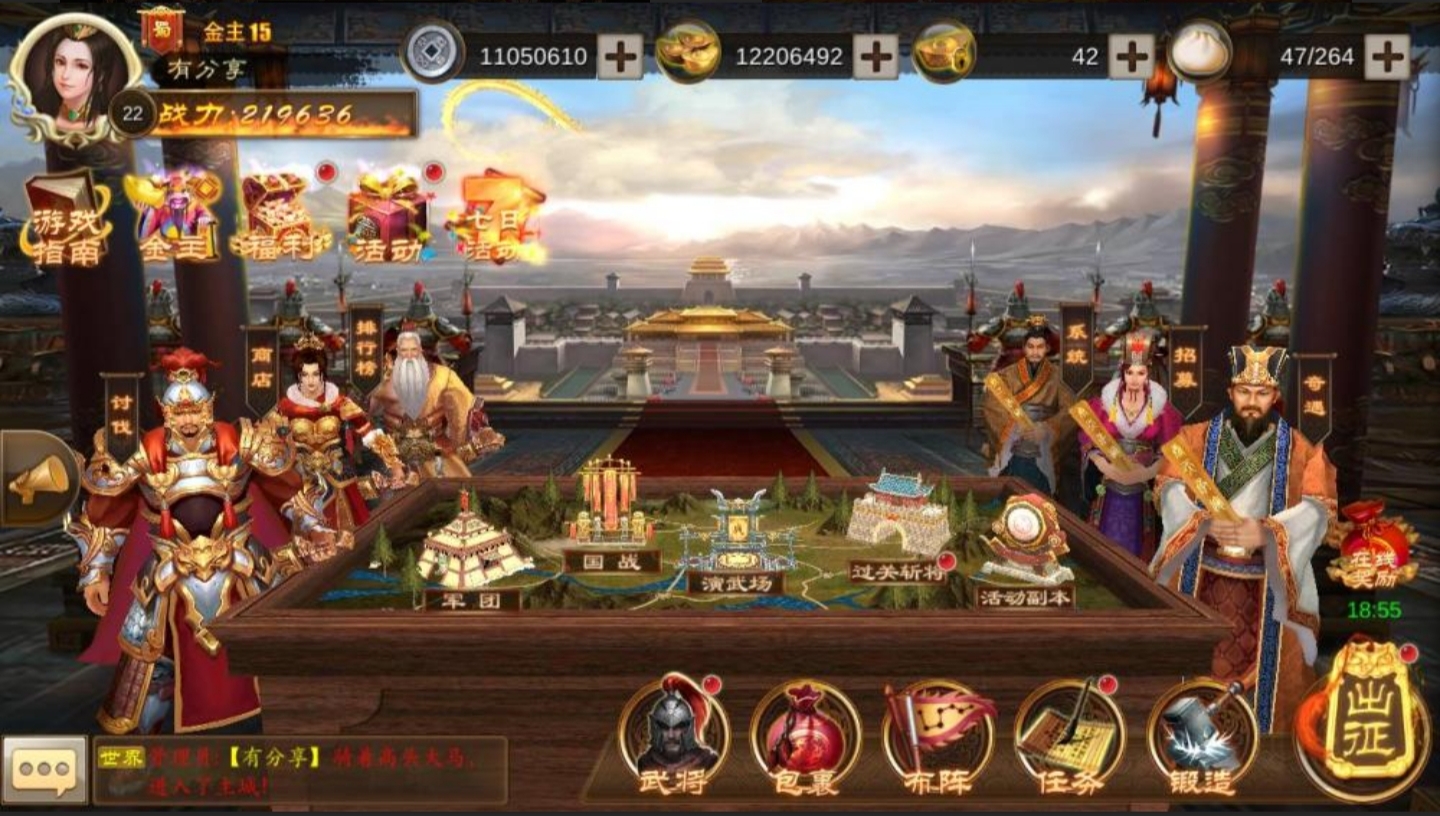Screen dimensions: 1440x816
Task: Open the 锻造 forging menu
Action: tap(1202, 738)
